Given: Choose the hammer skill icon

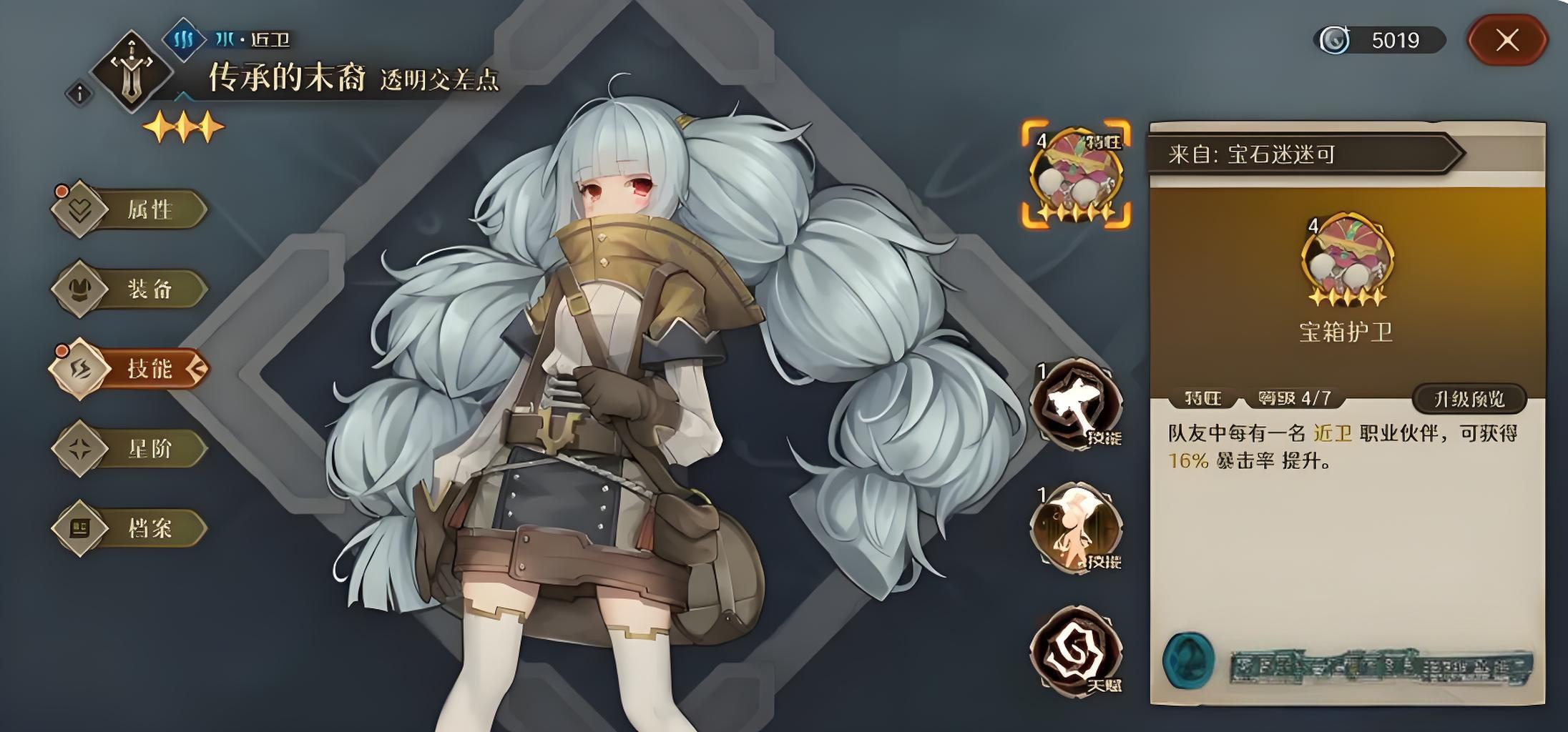Looking at the screenshot, I should tap(1076, 405).
